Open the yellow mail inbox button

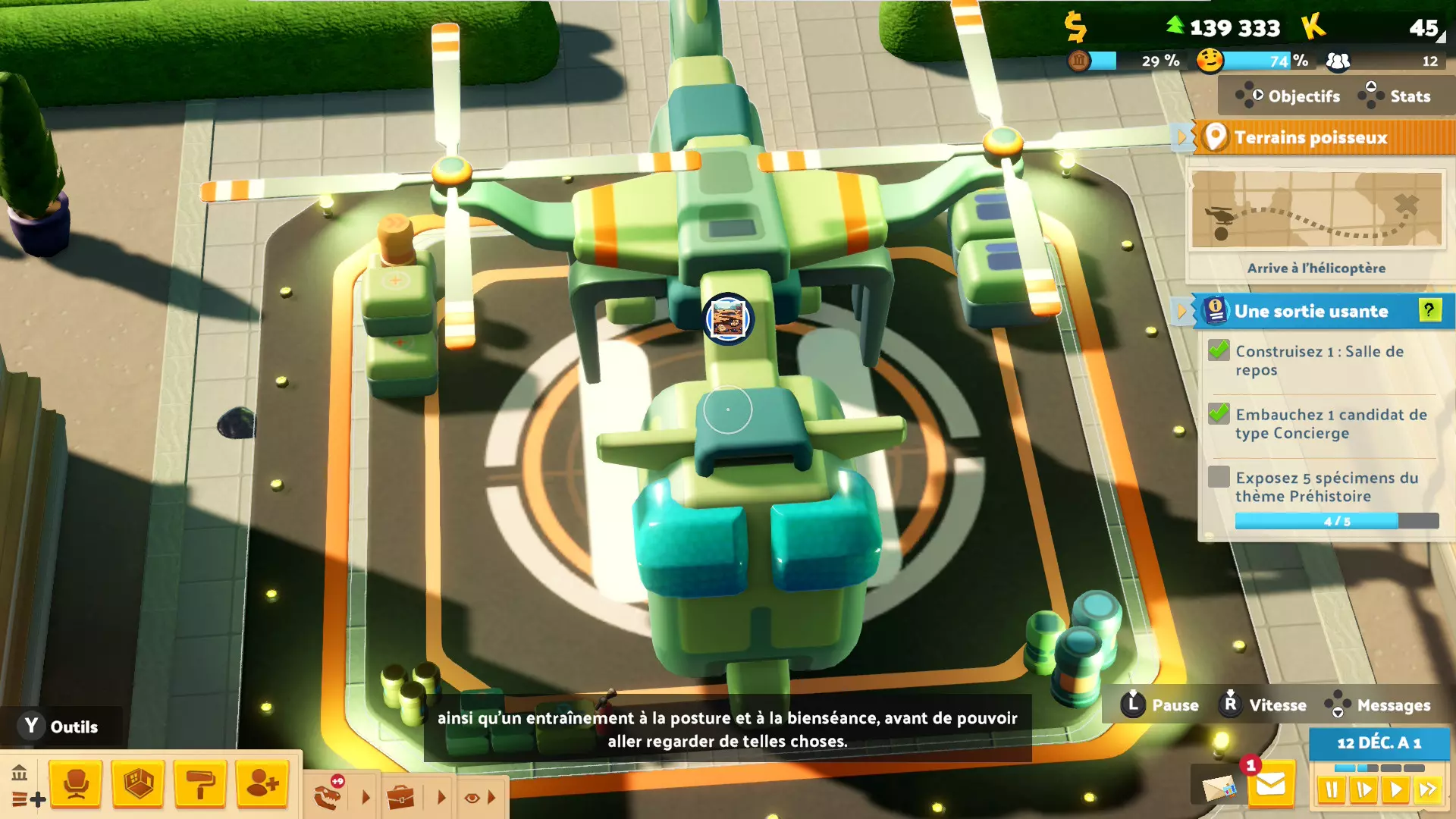pyautogui.click(x=1271, y=785)
